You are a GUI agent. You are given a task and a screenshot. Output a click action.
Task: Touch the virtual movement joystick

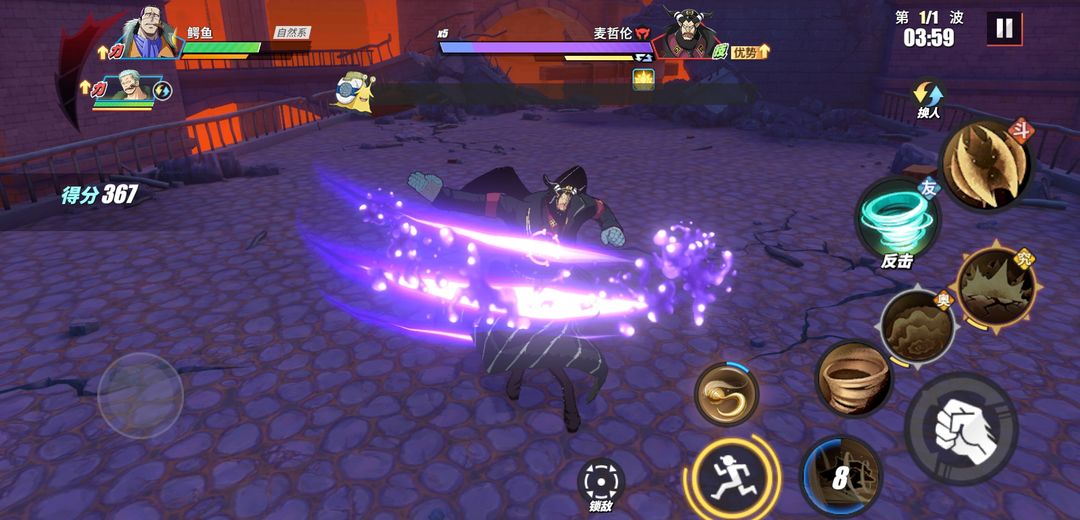(141, 395)
